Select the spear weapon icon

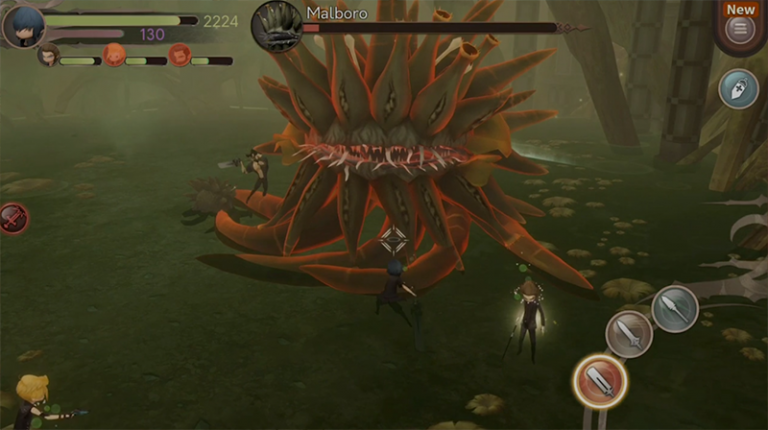point(675,308)
